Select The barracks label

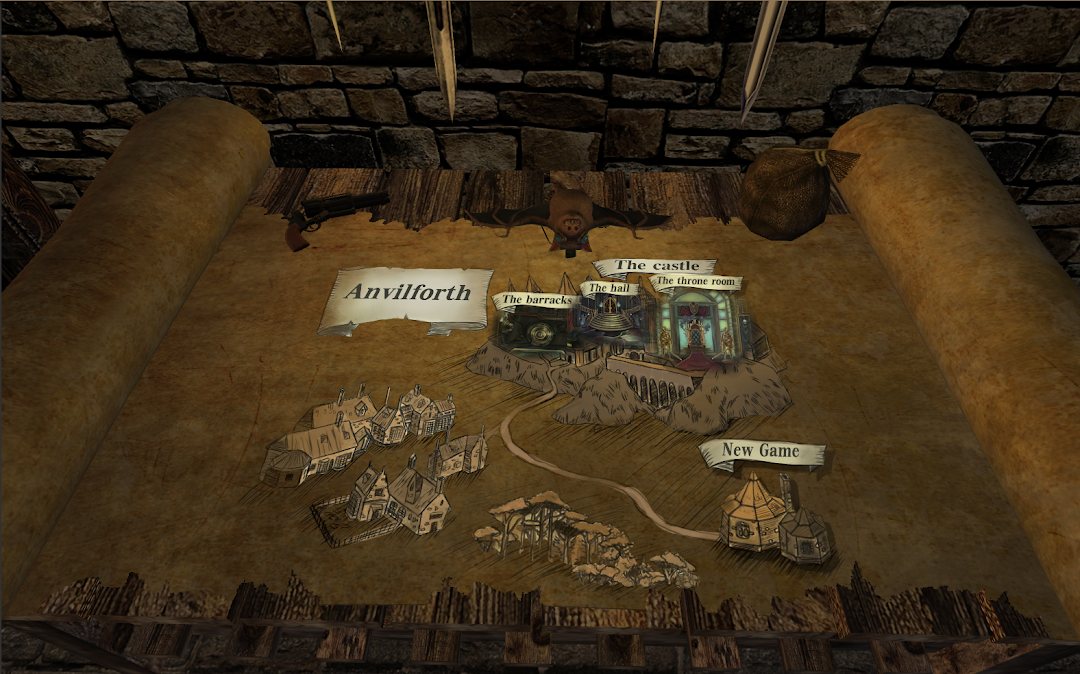coord(537,300)
